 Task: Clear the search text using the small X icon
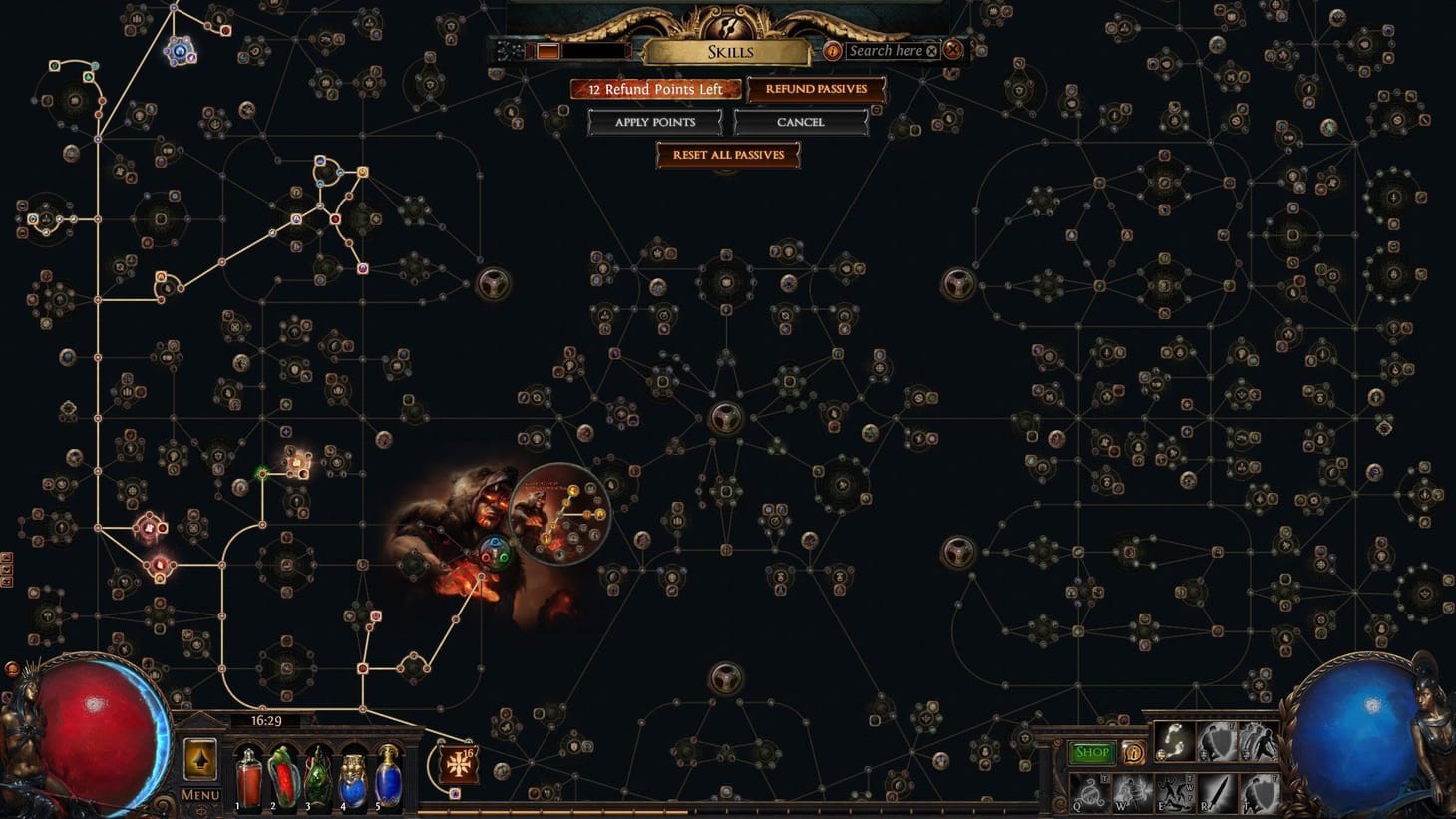coord(929,50)
